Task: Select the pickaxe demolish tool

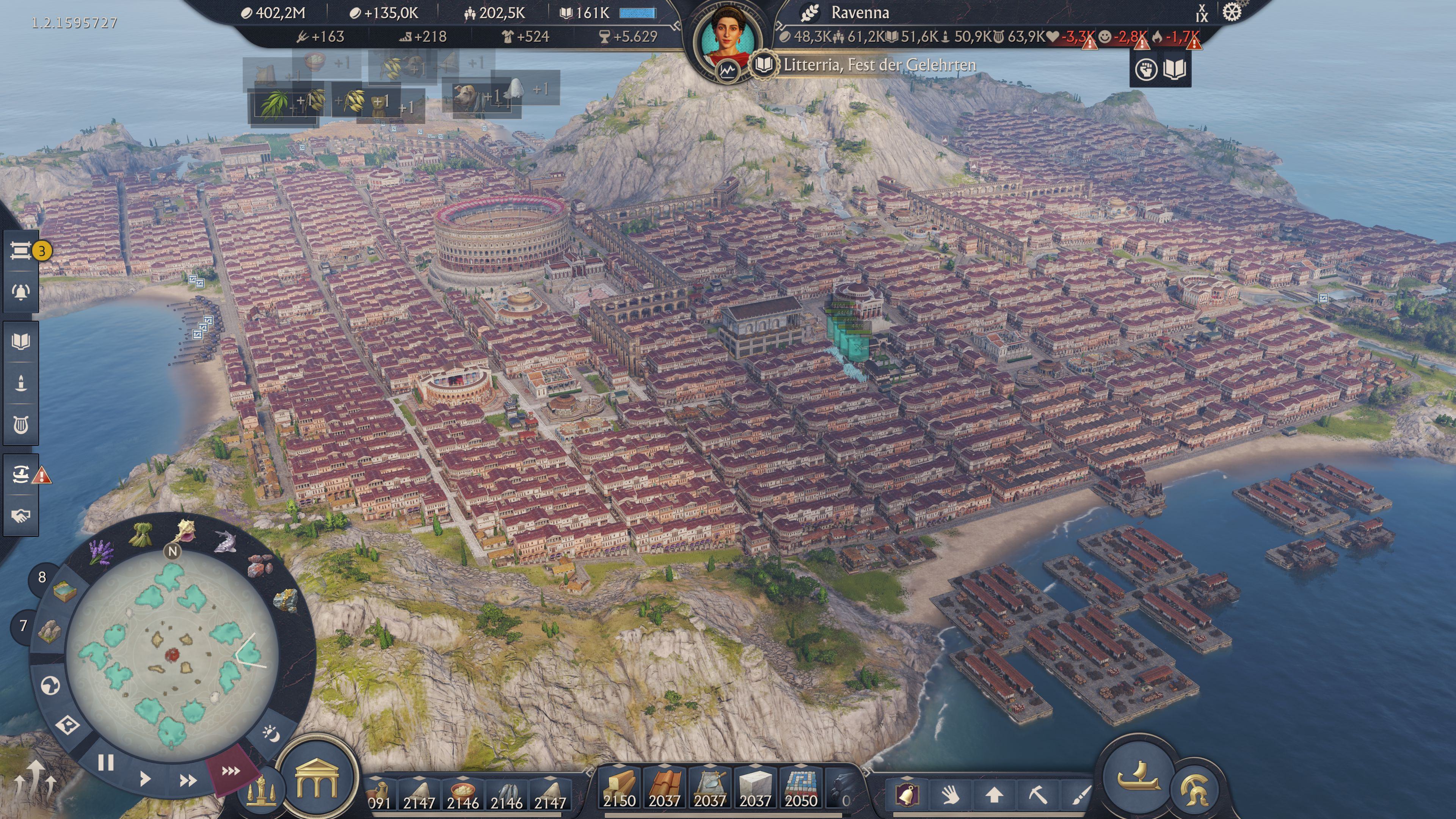Action: coord(1038,795)
